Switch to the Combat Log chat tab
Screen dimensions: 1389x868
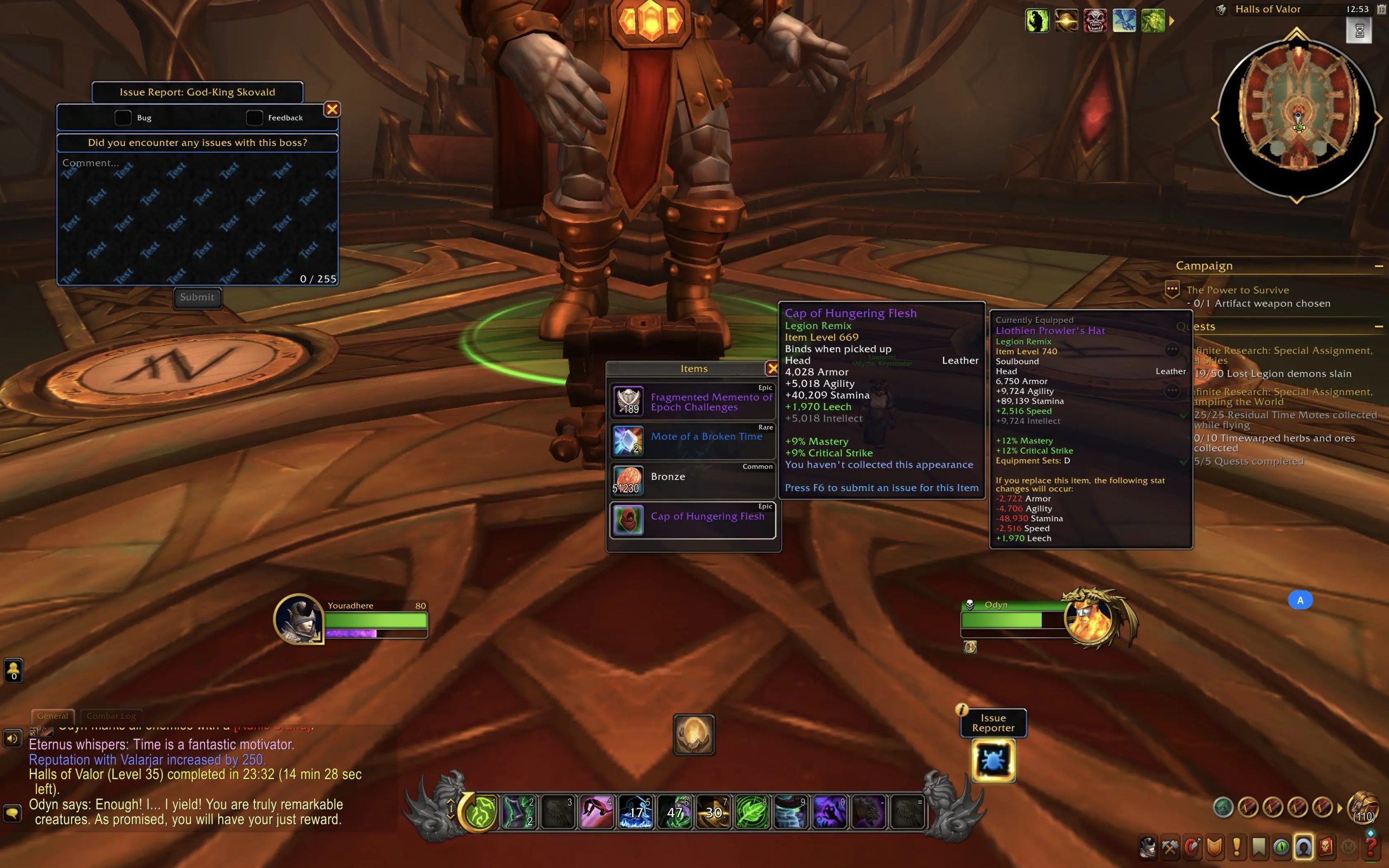point(111,716)
